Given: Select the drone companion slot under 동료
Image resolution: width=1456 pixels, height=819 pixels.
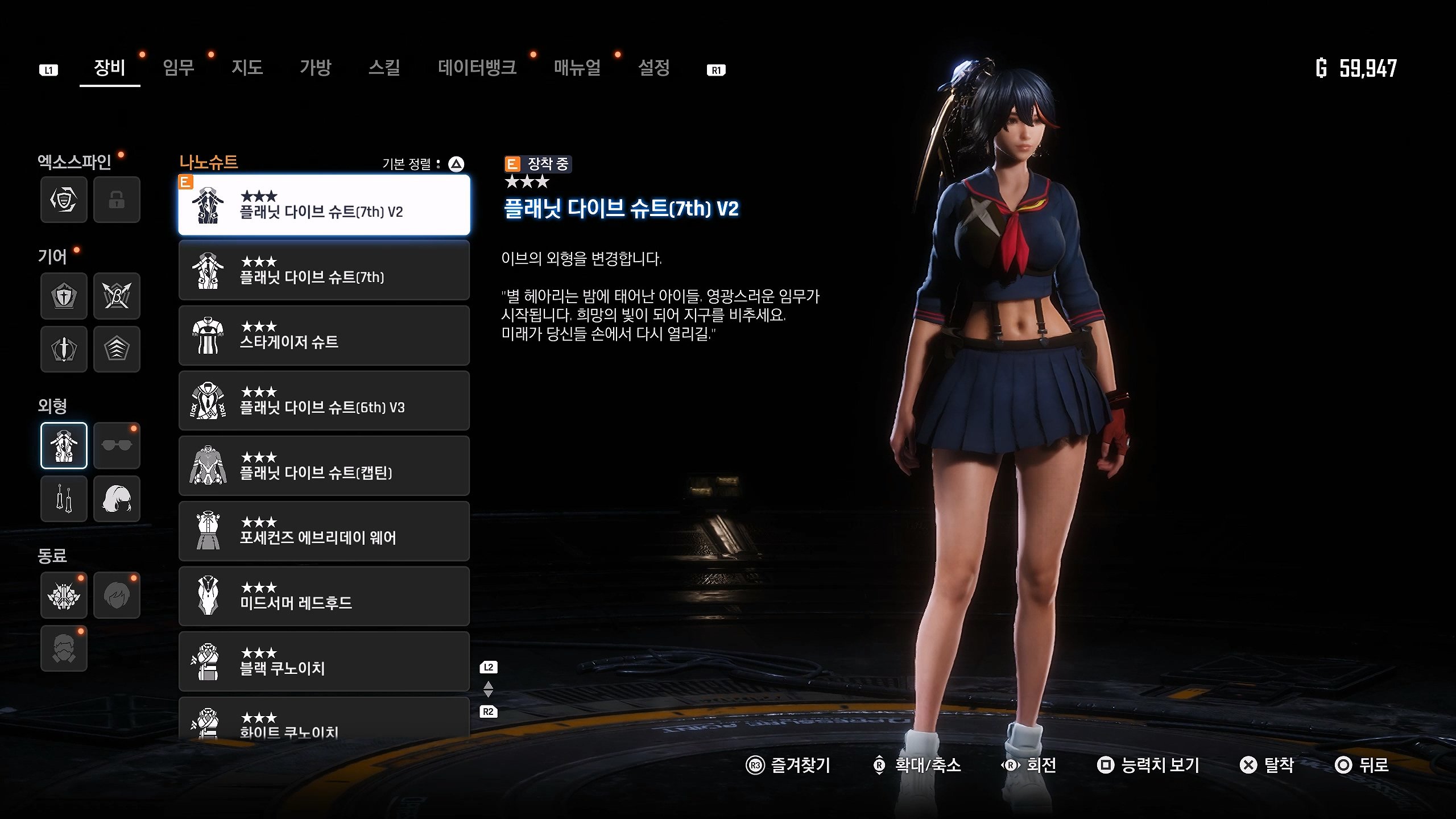Looking at the screenshot, I should pos(64,595).
